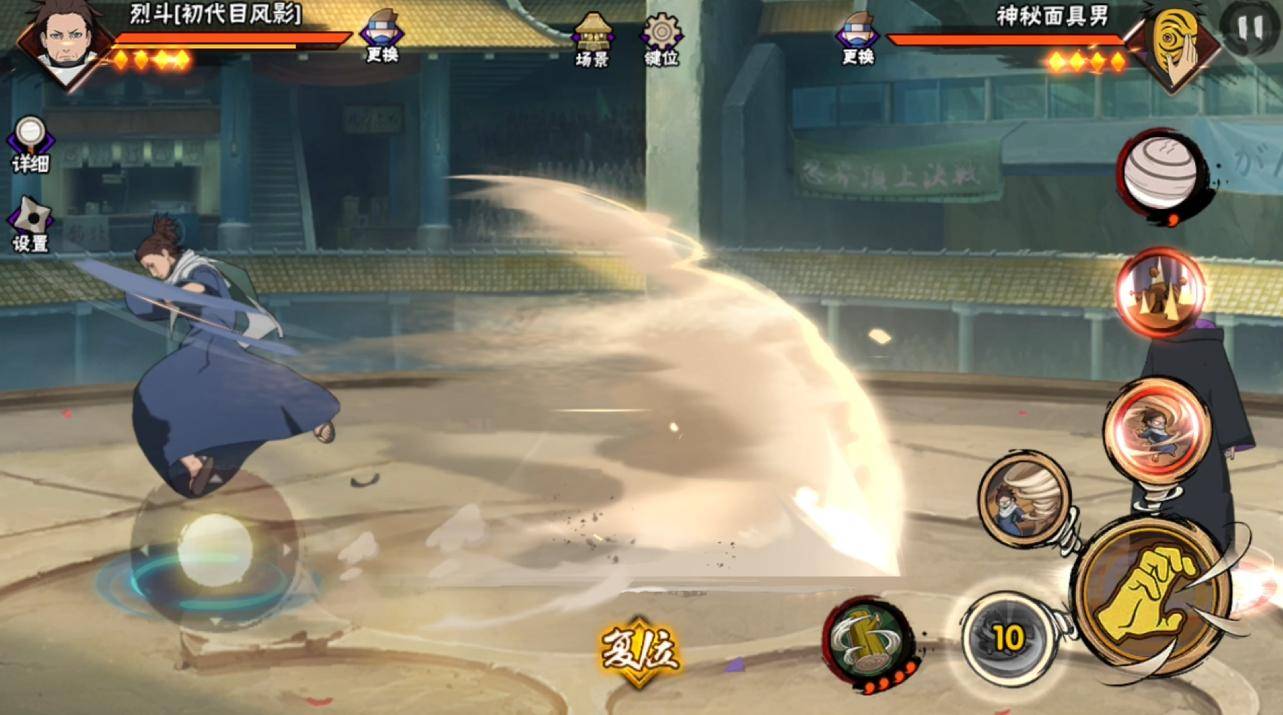Activate the tornado whirlwind skill
This screenshot has width=1283, height=715.
1025,499
